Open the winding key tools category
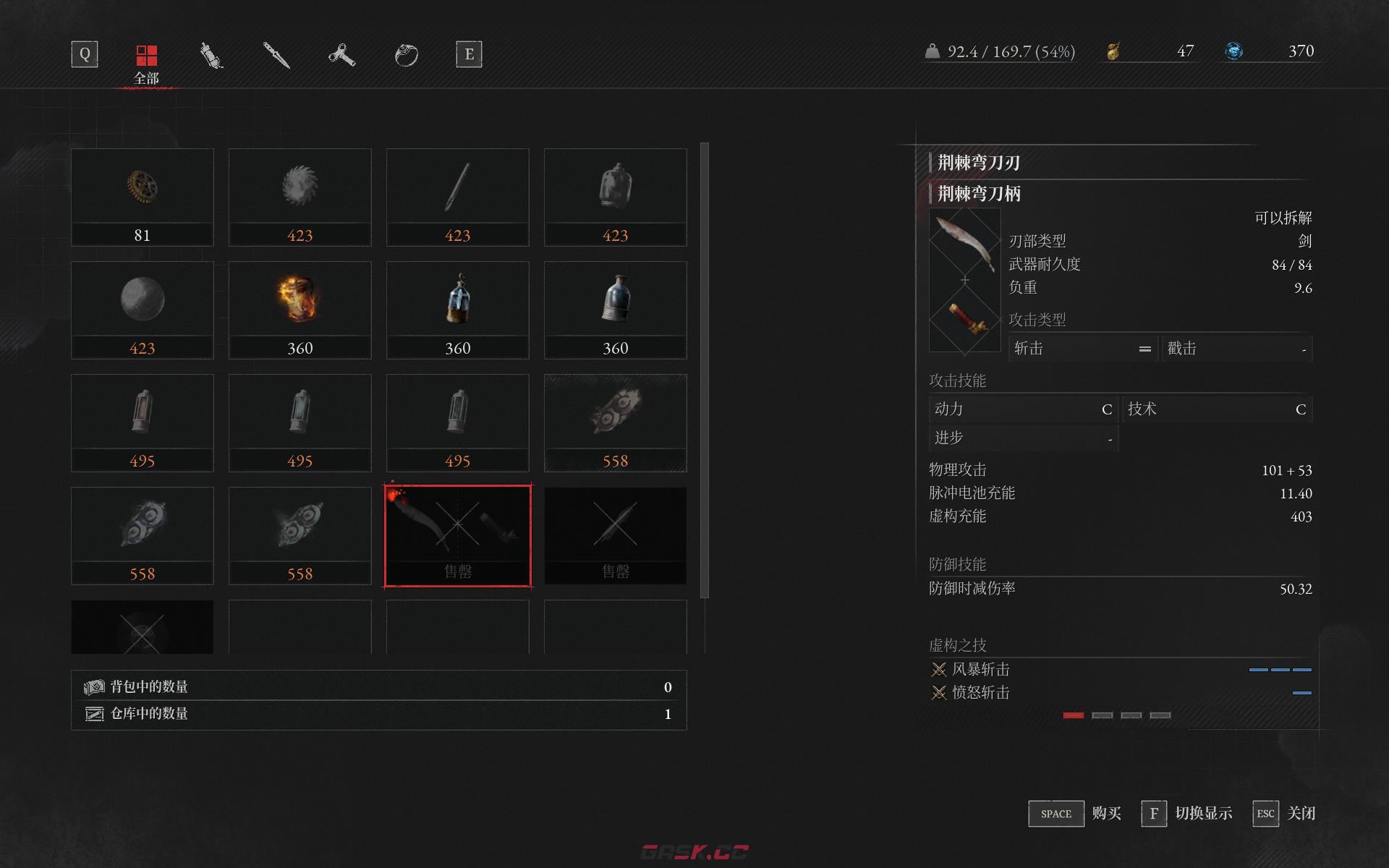 [x=341, y=54]
